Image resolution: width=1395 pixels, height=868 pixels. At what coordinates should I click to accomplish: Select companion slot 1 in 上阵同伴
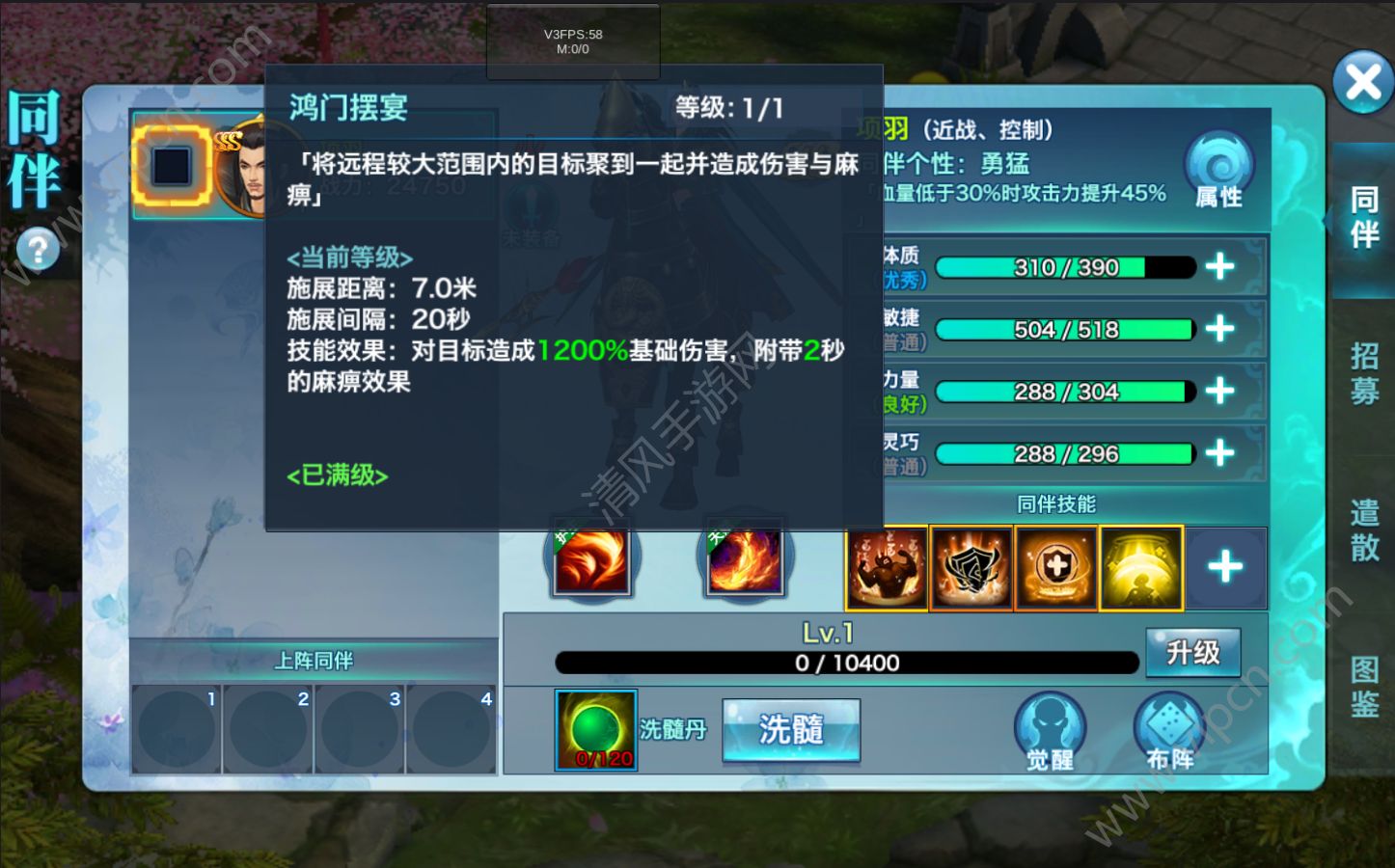(176, 730)
